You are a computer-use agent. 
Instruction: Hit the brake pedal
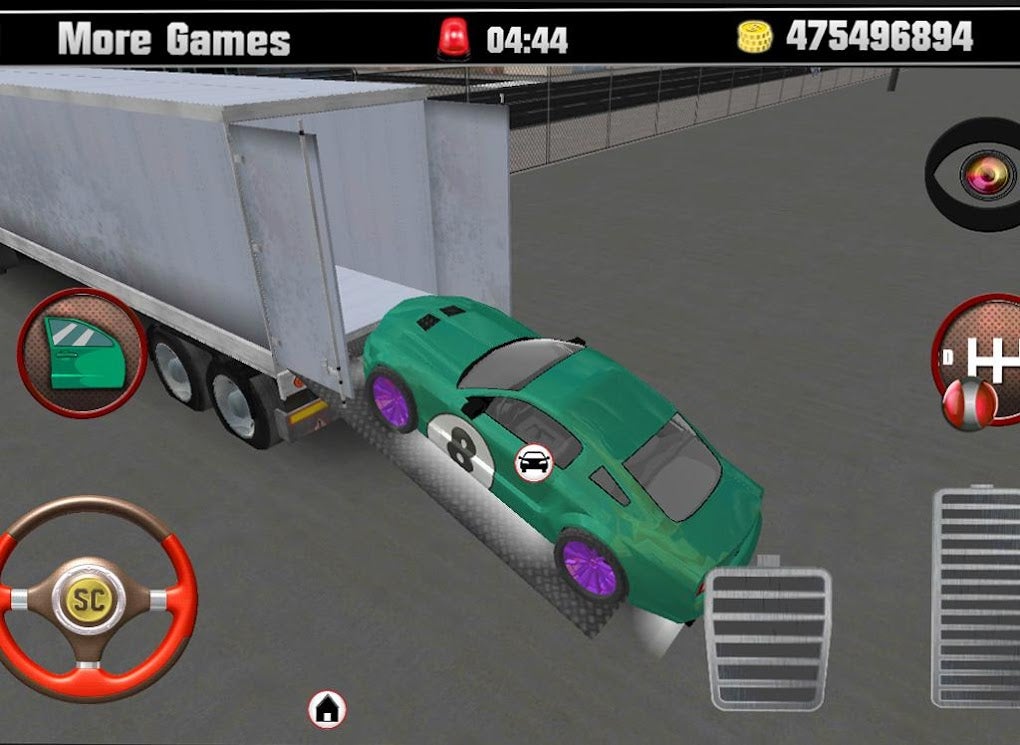click(767, 637)
